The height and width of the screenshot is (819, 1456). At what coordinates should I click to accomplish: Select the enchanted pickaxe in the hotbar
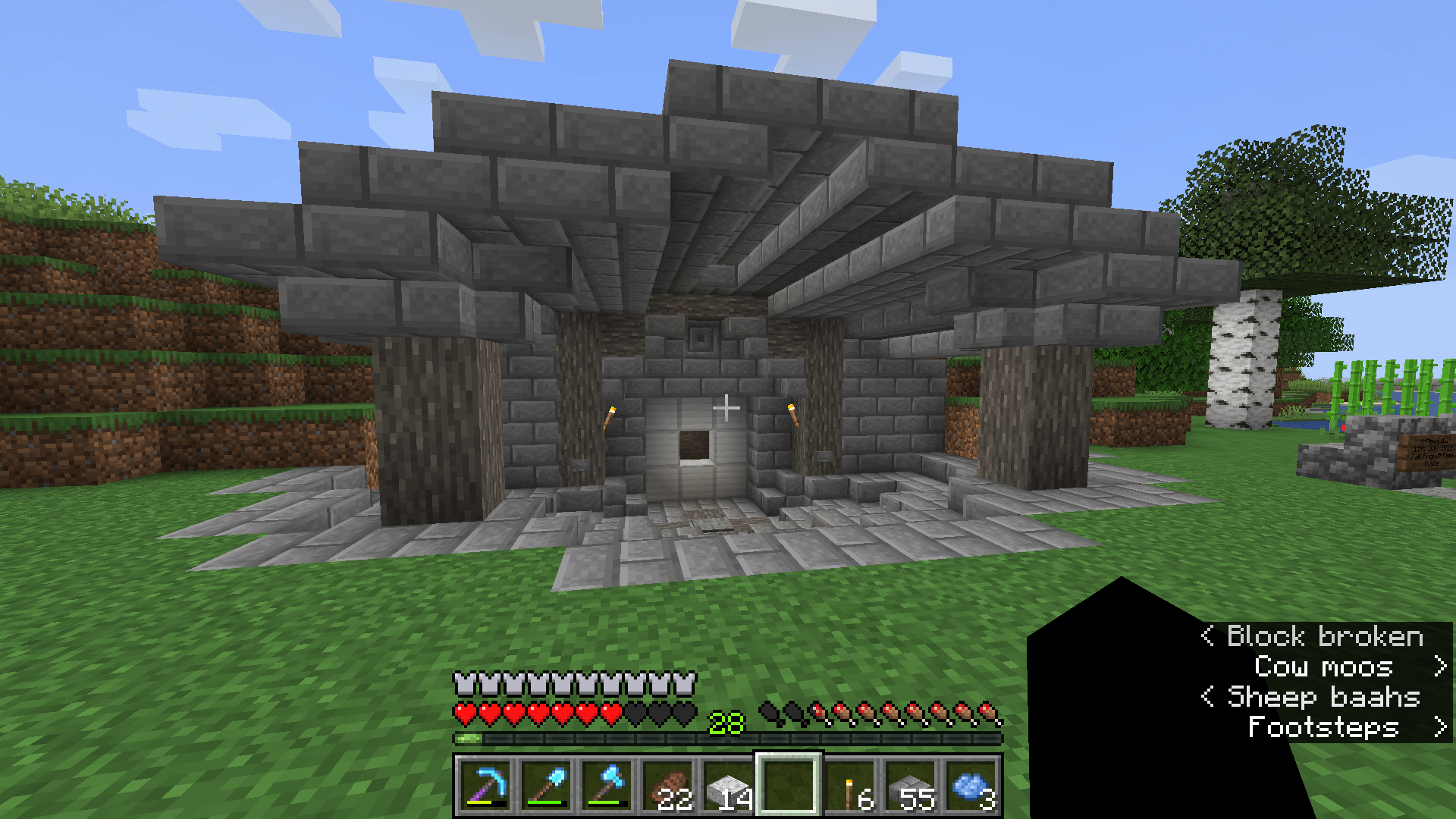coord(485,786)
